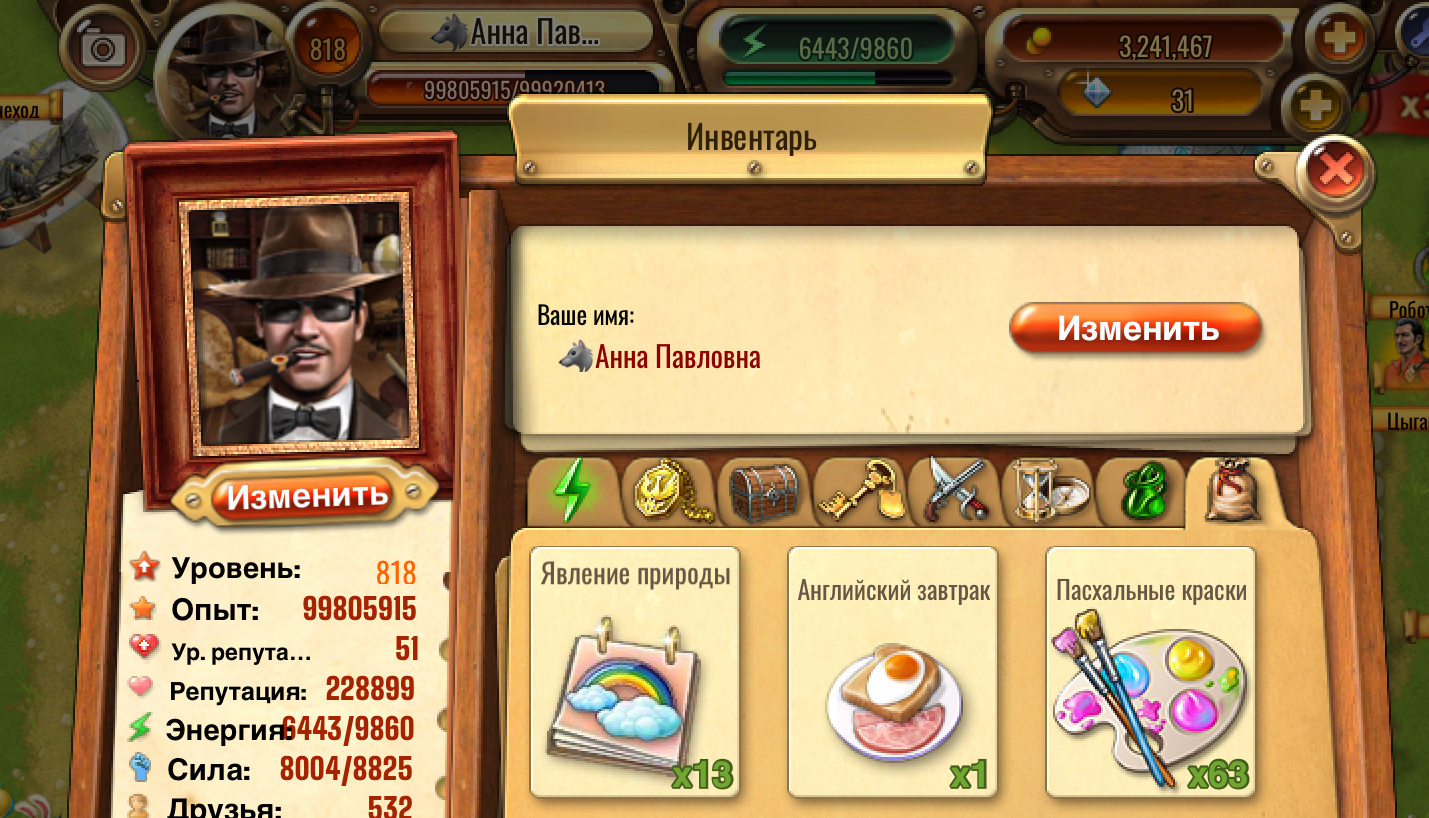Switch to the green lightning energy tab
This screenshot has height=818, width=1429.
click(x=572, y=491)
